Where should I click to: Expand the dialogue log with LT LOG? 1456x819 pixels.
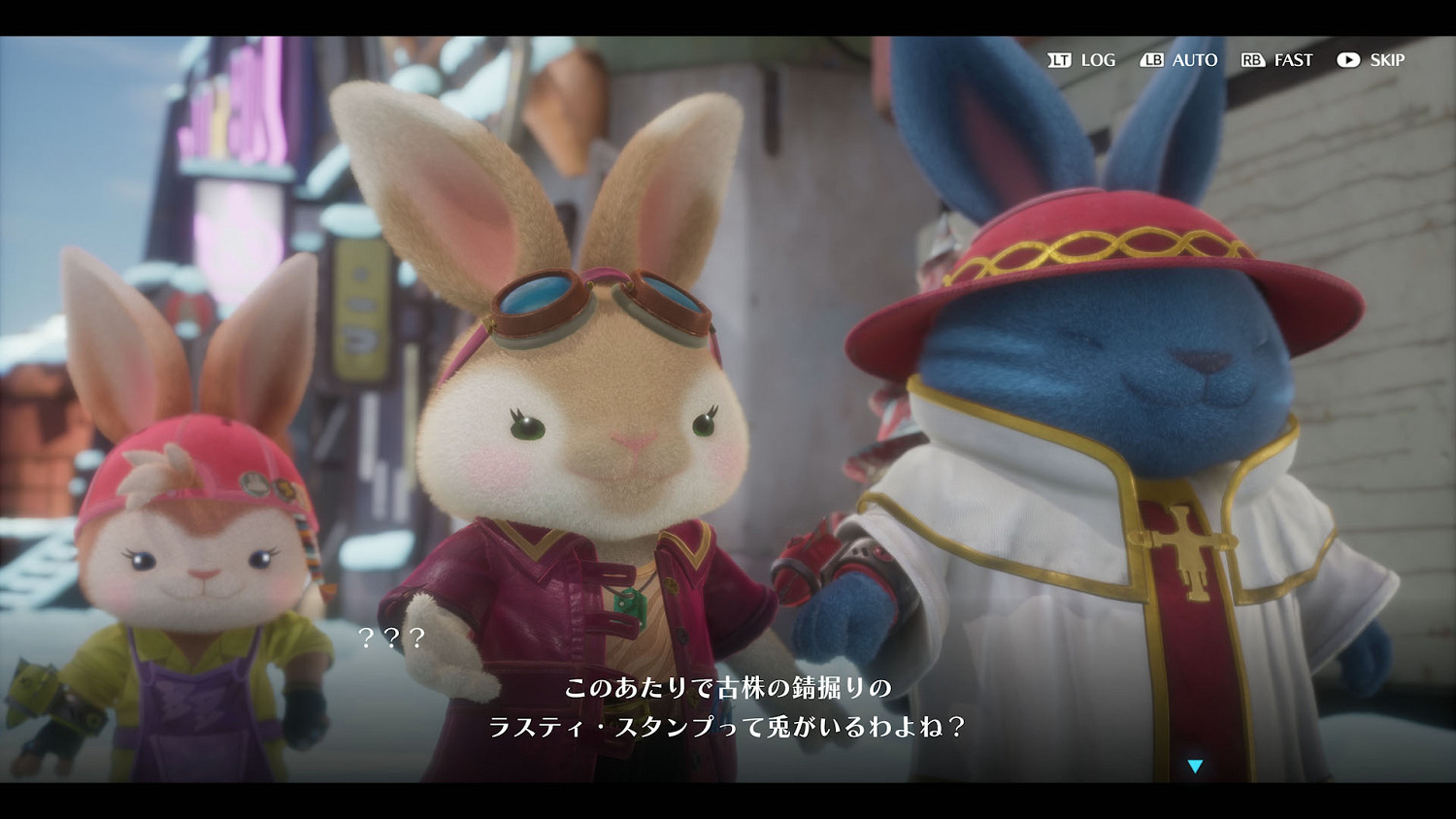(x=1079, y=60)
